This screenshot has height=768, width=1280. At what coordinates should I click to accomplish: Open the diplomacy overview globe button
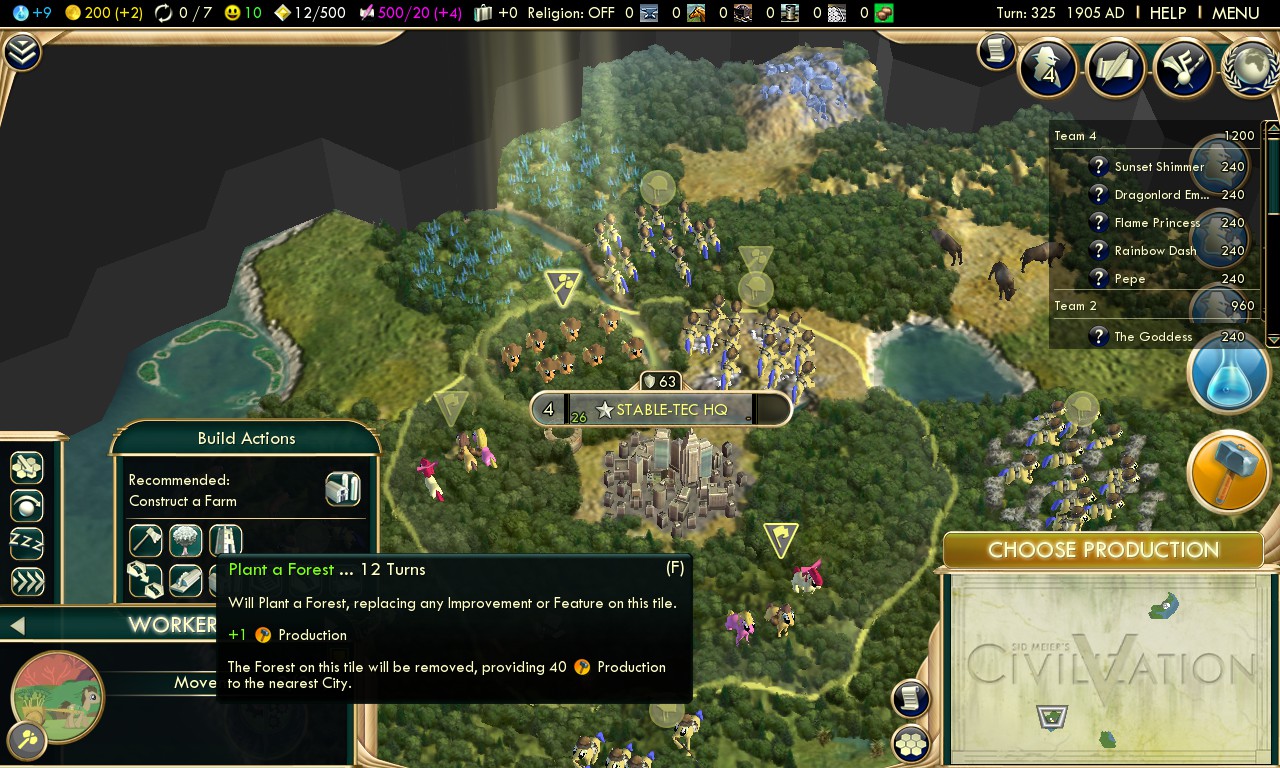pyautogui.click(x=1250, y=69)
